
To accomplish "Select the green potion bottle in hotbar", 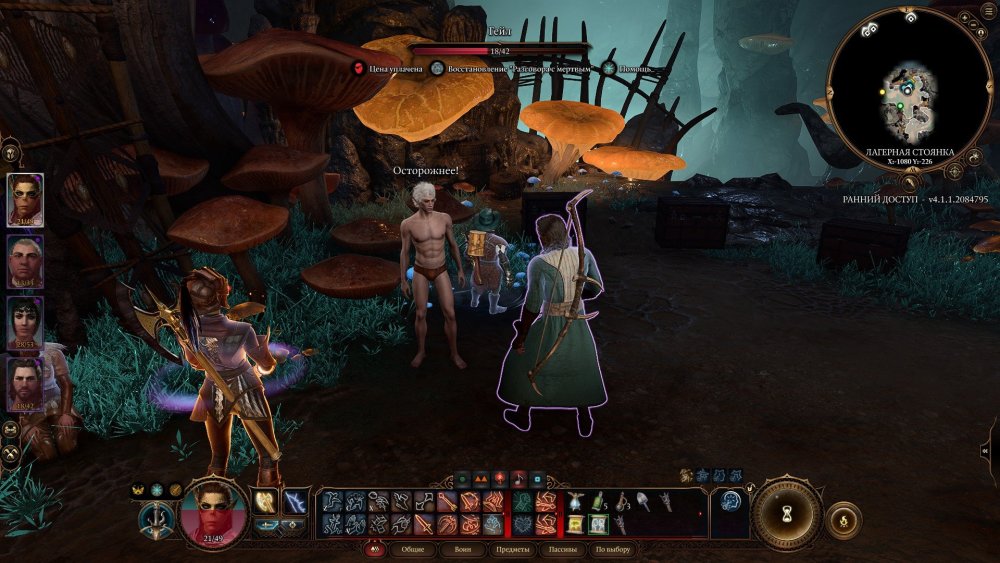I will tap(598, 501).
